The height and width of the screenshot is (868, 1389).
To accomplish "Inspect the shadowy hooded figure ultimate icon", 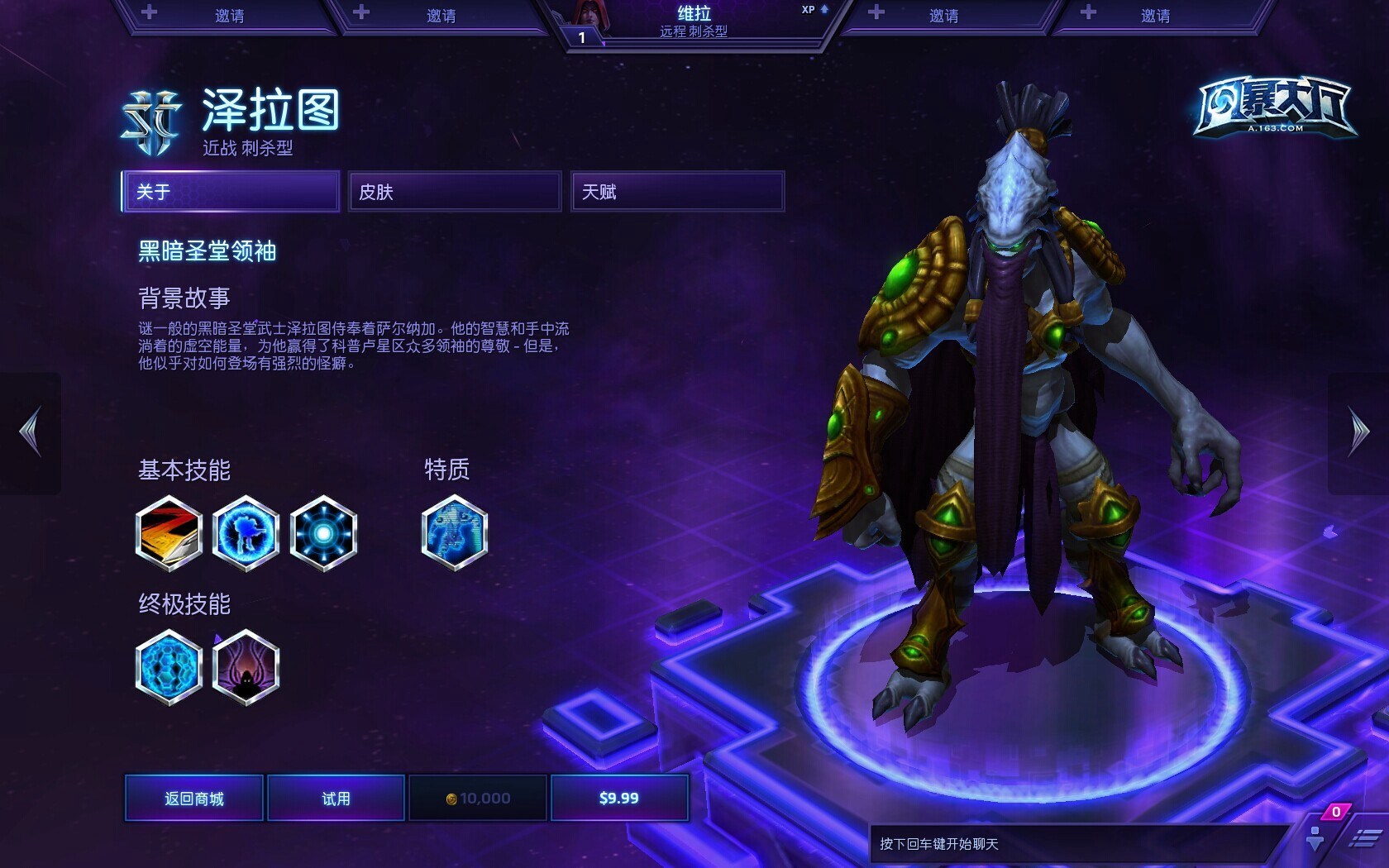I will point(246,667).
